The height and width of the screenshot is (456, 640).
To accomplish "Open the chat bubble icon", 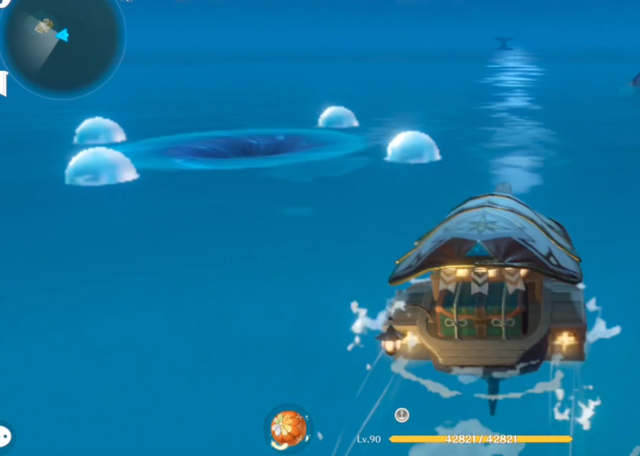I will click(4, 436).
